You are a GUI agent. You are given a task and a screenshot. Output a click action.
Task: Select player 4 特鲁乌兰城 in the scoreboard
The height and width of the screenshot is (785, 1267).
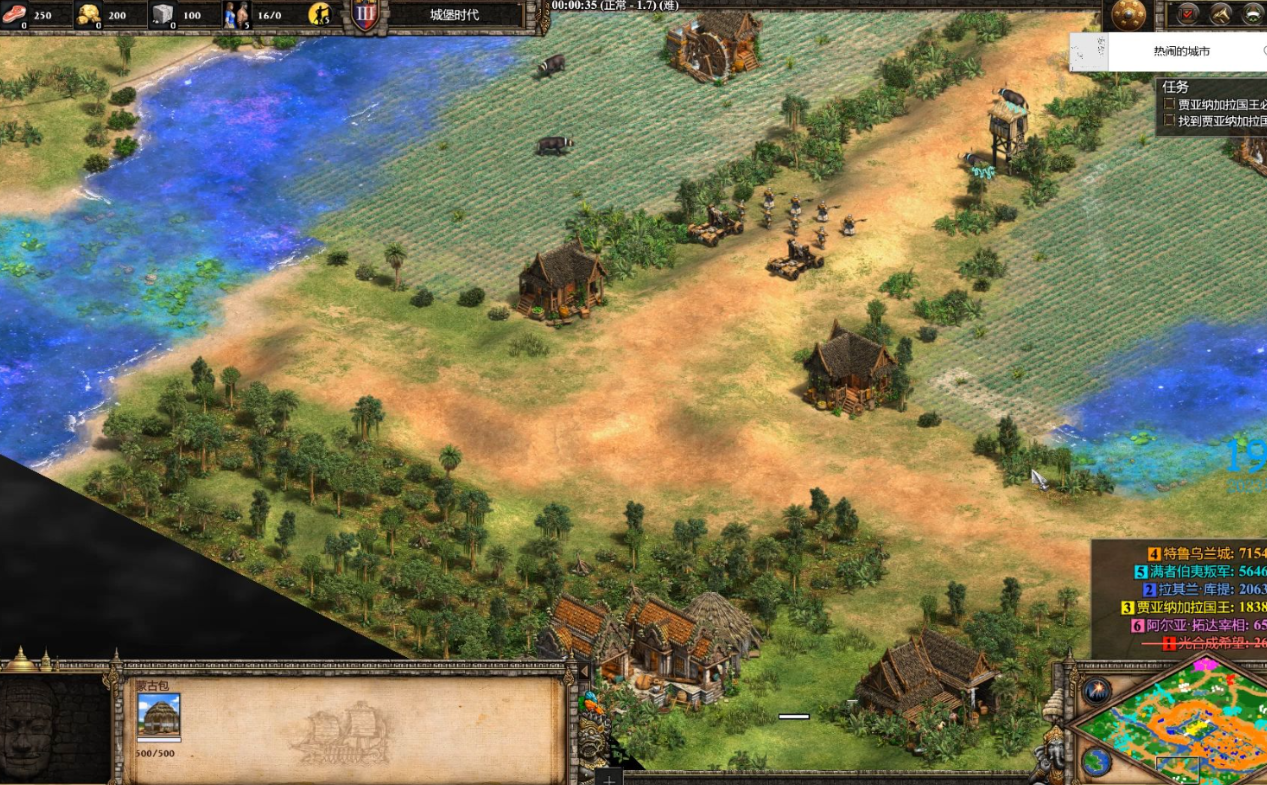(1200, 553)
